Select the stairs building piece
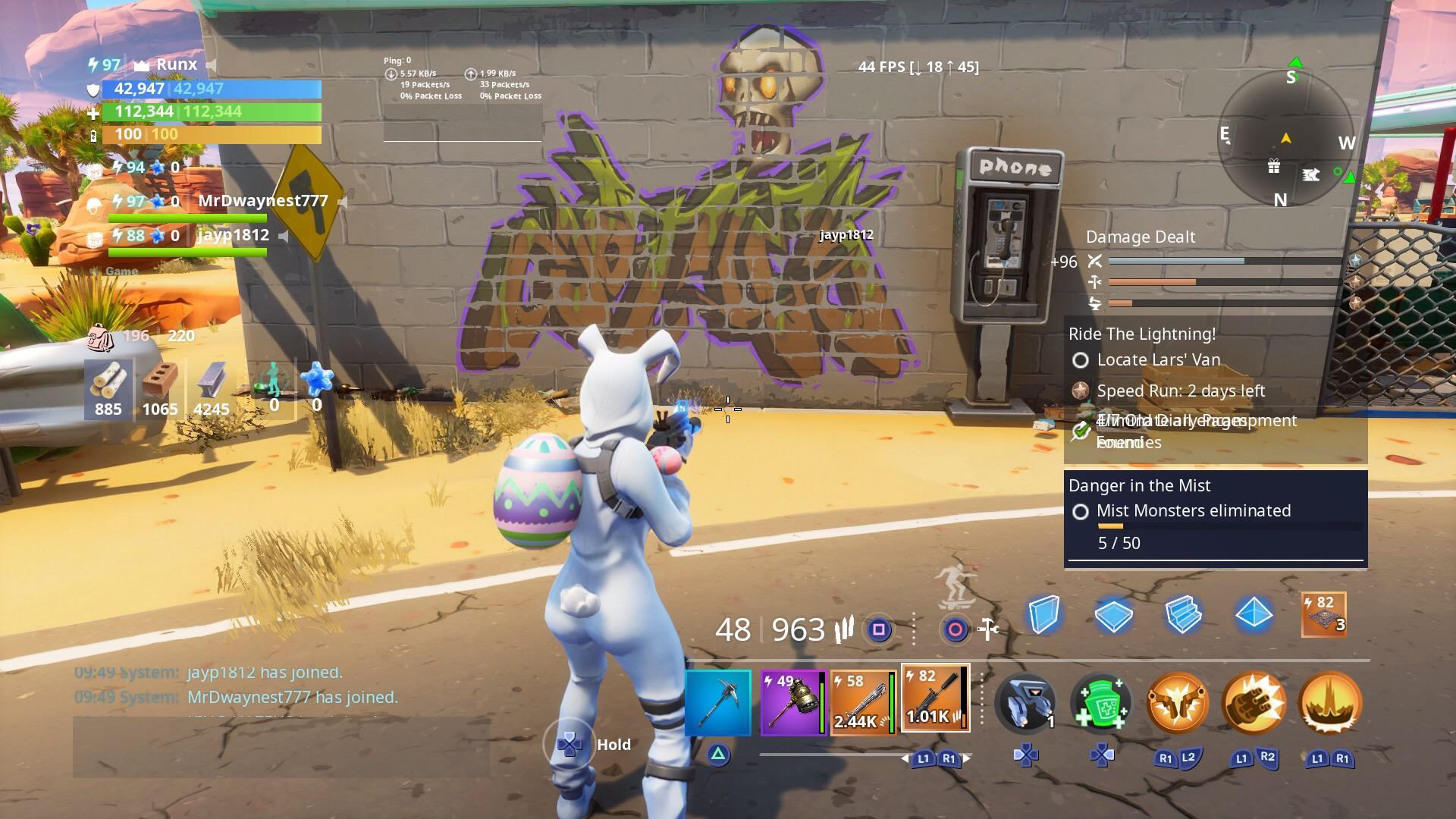Screen dimensions: 1456x819 (x=1183, y=616)
